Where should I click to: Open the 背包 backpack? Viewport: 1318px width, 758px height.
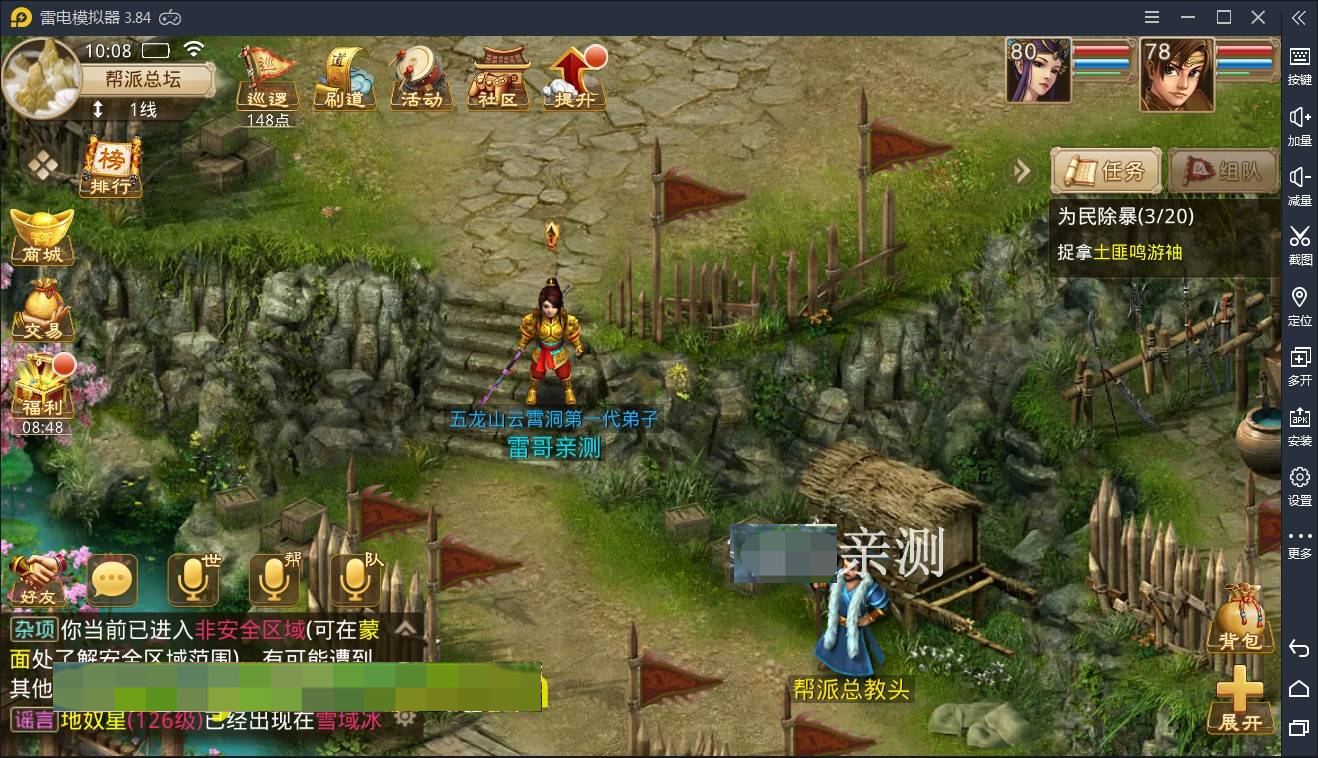tap(1241, 620)
